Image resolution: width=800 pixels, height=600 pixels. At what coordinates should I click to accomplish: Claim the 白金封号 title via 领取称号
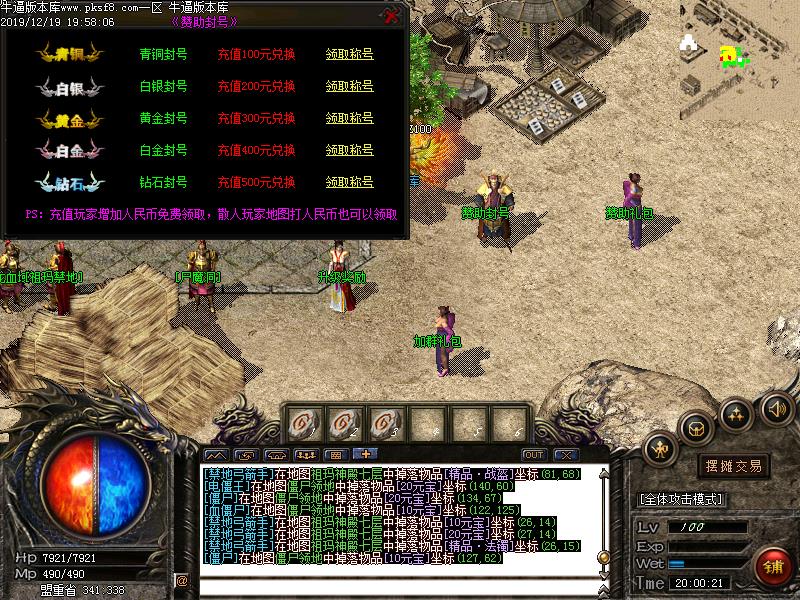[349, 150]
